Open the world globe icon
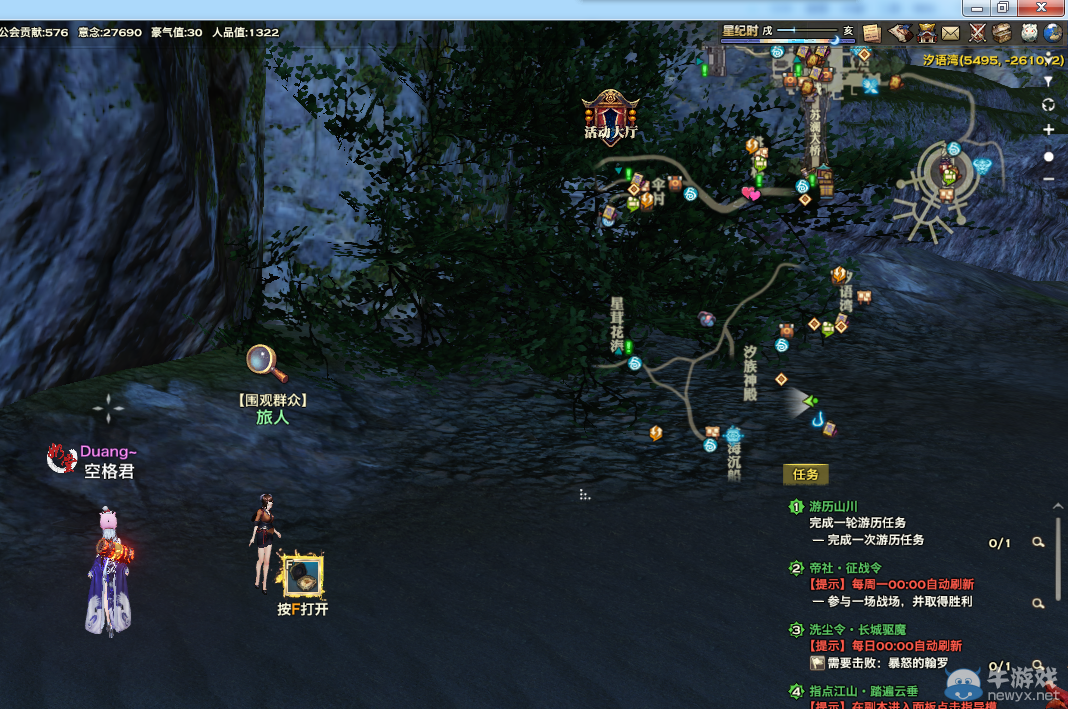 pyautogui.click(x=1053, y=33)
